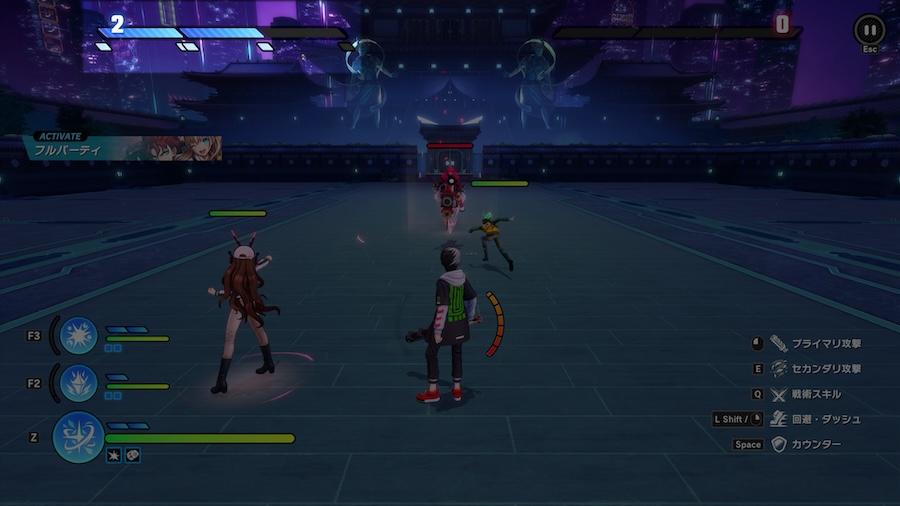Click the セカンダリ攻撃 action icon

[x=778, y=369]
